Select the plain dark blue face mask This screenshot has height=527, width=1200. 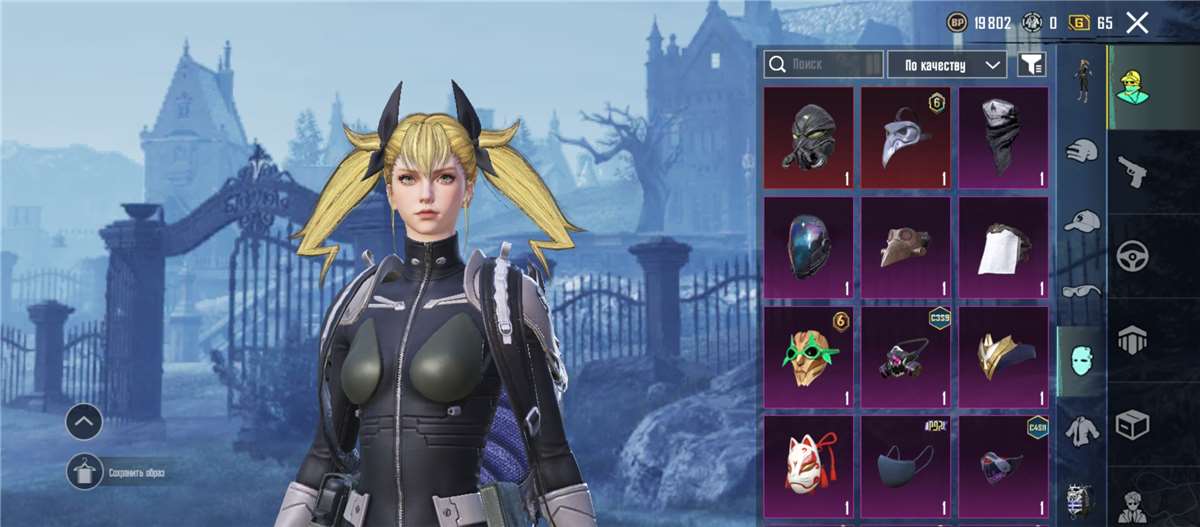coord(905,465)
